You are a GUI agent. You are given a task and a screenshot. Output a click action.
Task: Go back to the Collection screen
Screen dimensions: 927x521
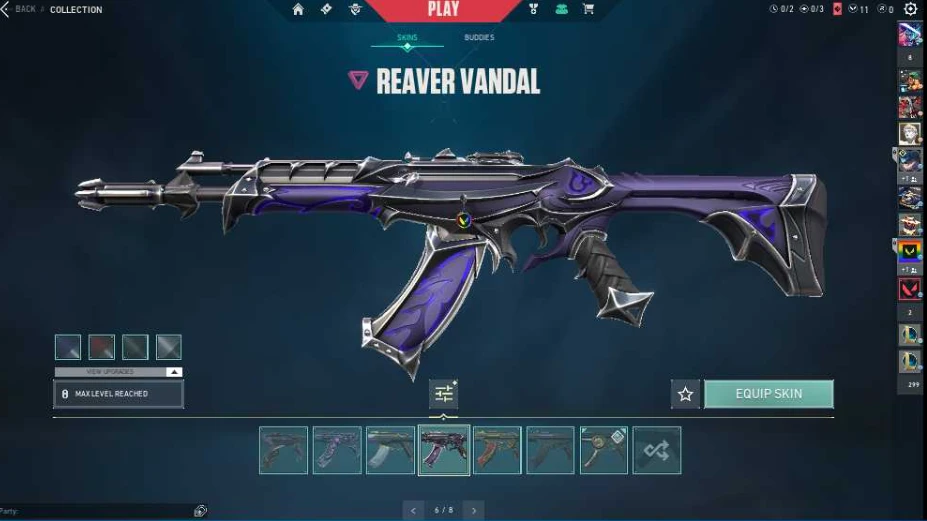[x=18, y=9]
